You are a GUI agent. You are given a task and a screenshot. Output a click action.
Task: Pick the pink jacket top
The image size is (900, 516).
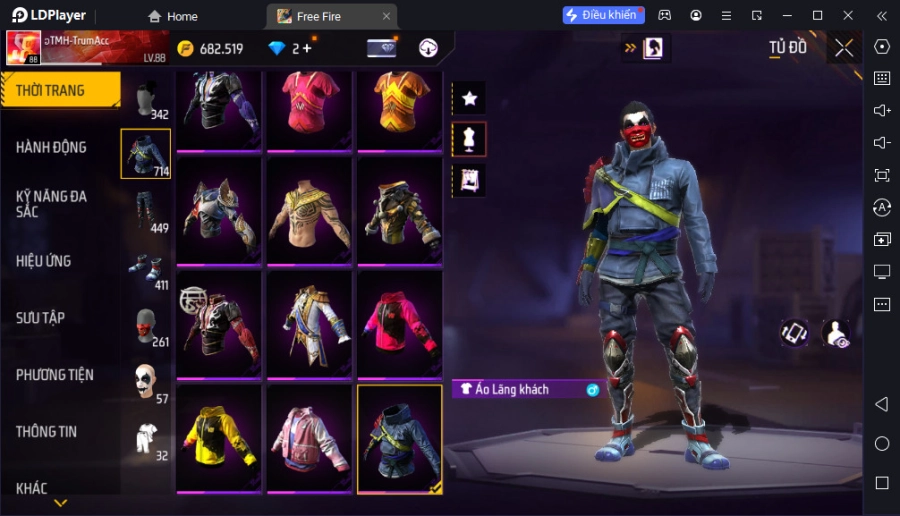[309, 439]
